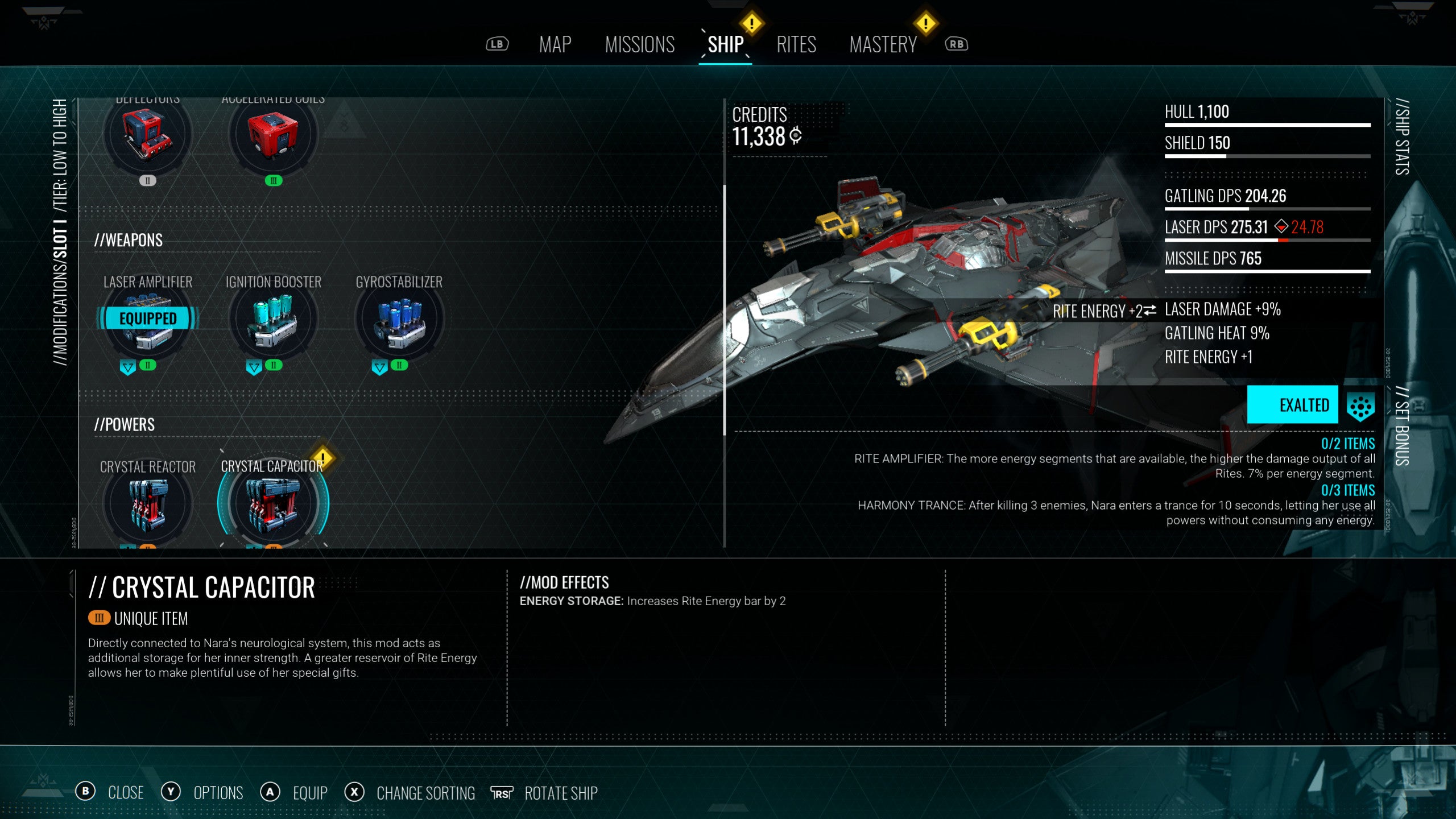Click the mod list scrollbar
Image resolution: width=1456 pixels, height=819 pixels.
coord(725,310)
